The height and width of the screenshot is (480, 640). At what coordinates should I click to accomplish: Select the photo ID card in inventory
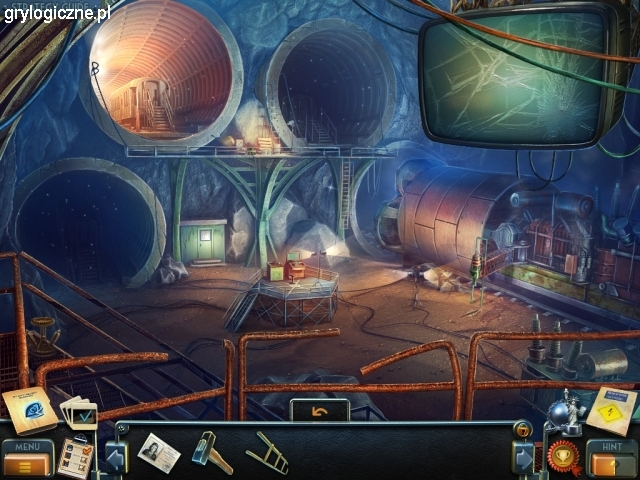159,453
